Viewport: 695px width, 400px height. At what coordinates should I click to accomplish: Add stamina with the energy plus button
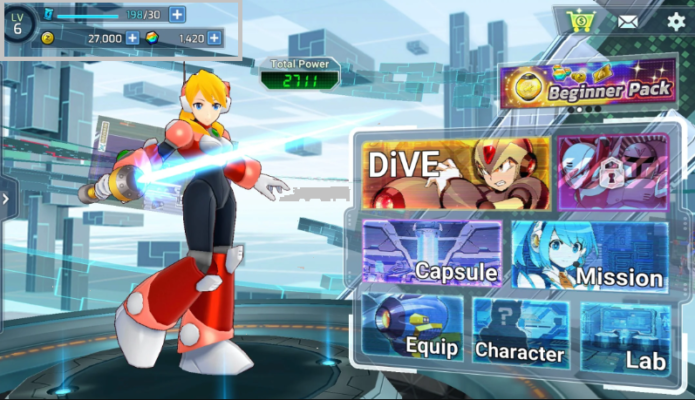click(177, 15)
